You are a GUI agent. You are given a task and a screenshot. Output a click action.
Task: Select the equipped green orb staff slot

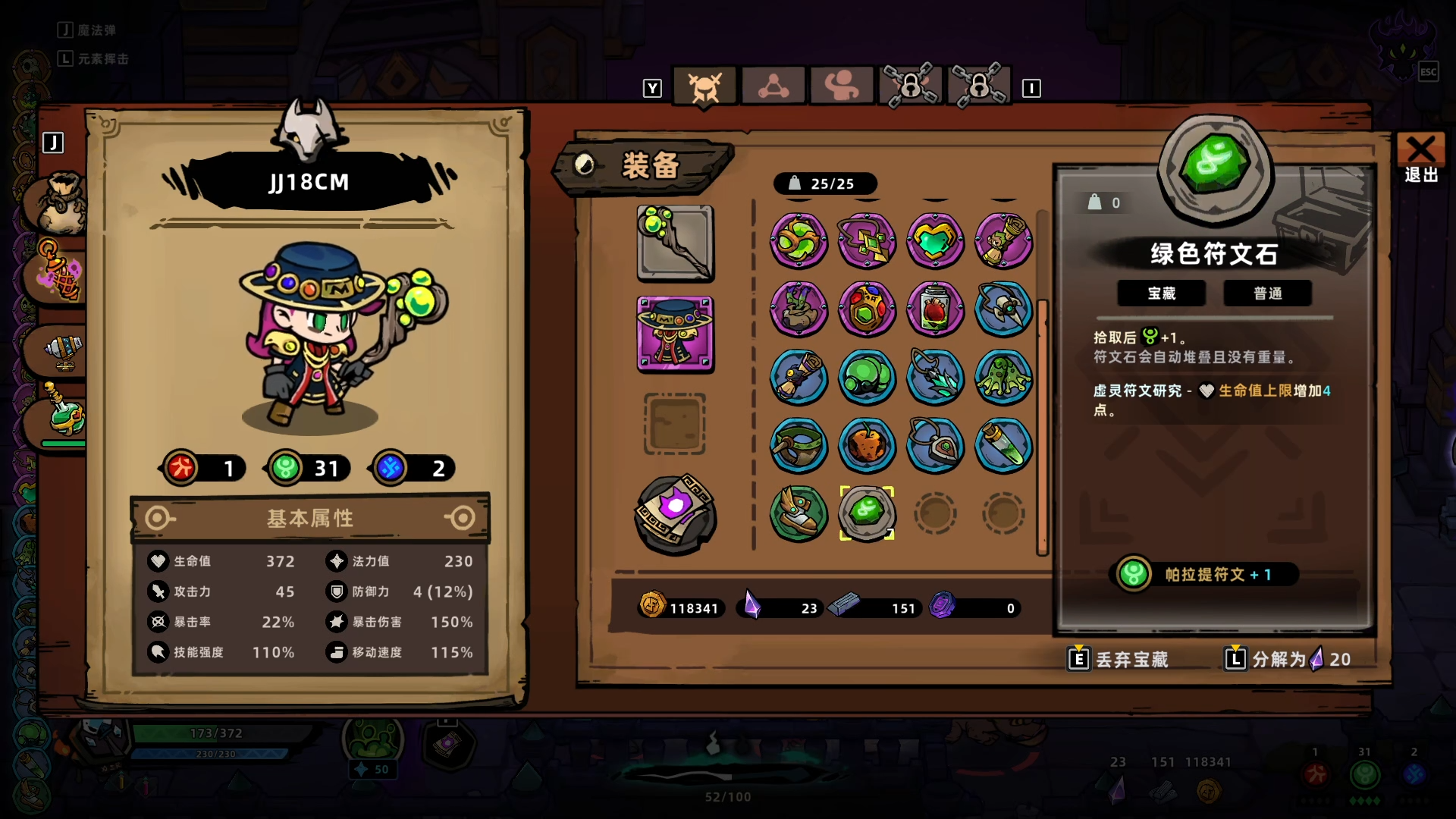point(675,243)
